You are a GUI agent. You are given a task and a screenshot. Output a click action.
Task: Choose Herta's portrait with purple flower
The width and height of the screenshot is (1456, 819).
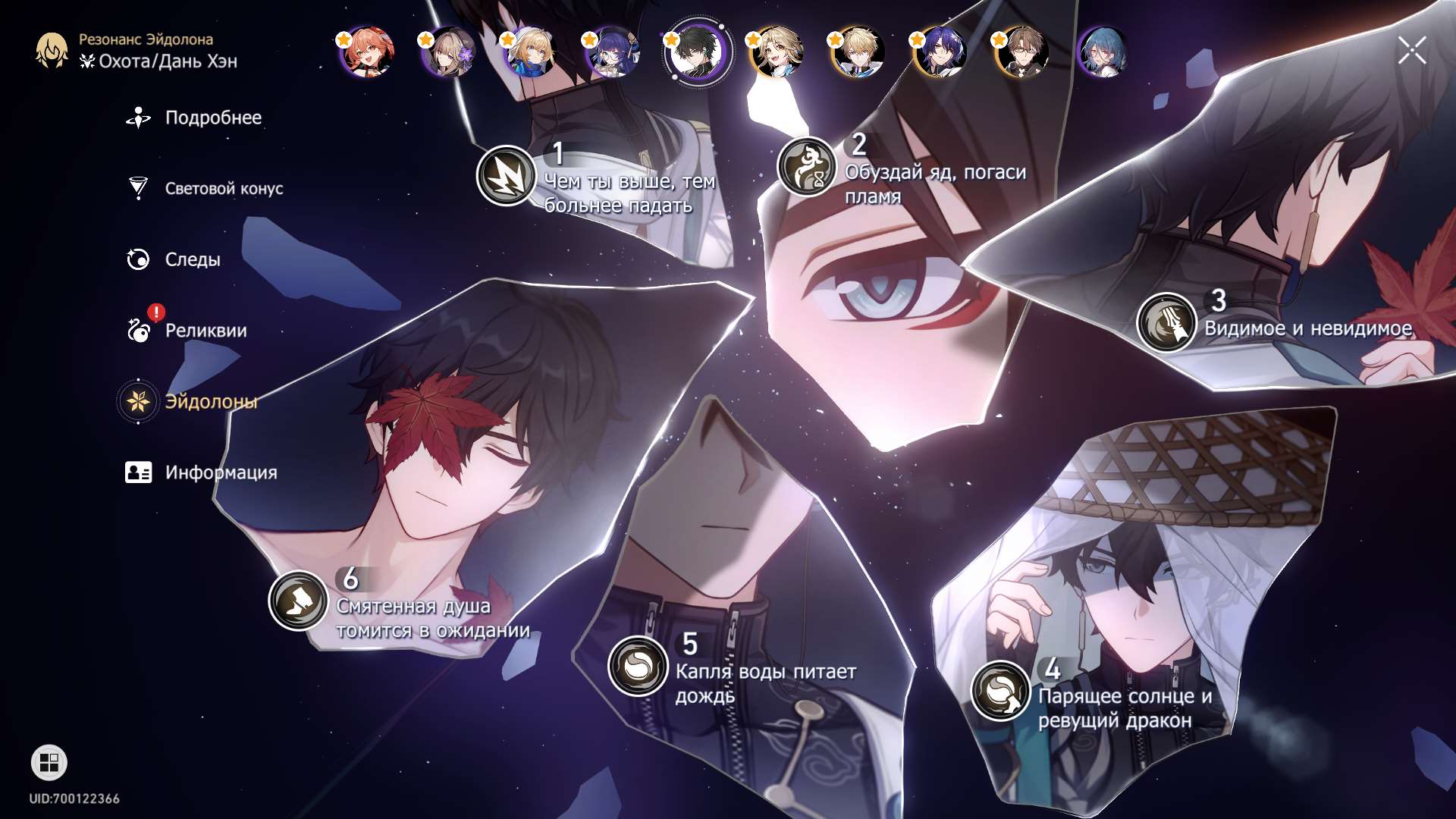coord(449,52)
